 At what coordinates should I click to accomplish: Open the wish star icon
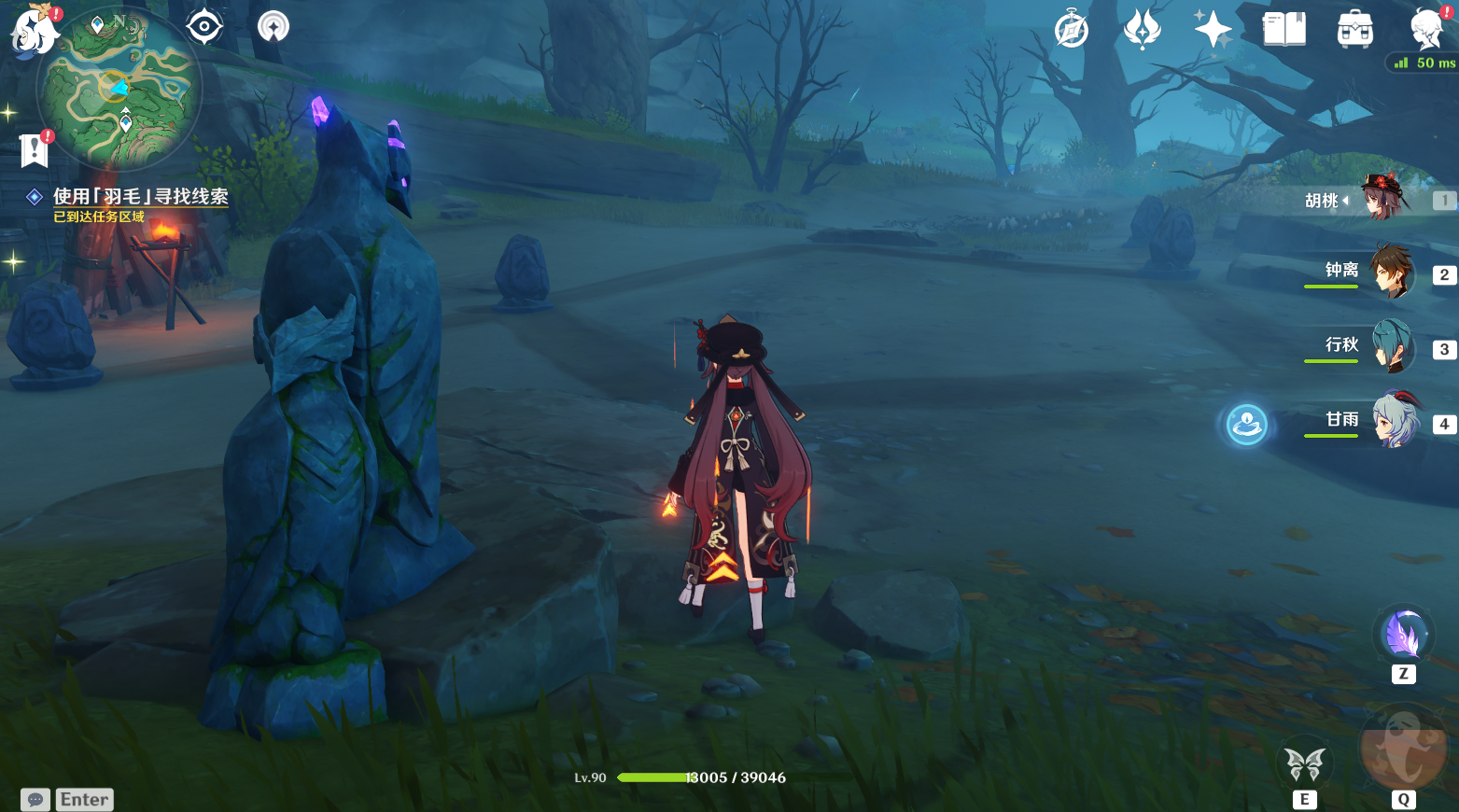click(1213, 30)
